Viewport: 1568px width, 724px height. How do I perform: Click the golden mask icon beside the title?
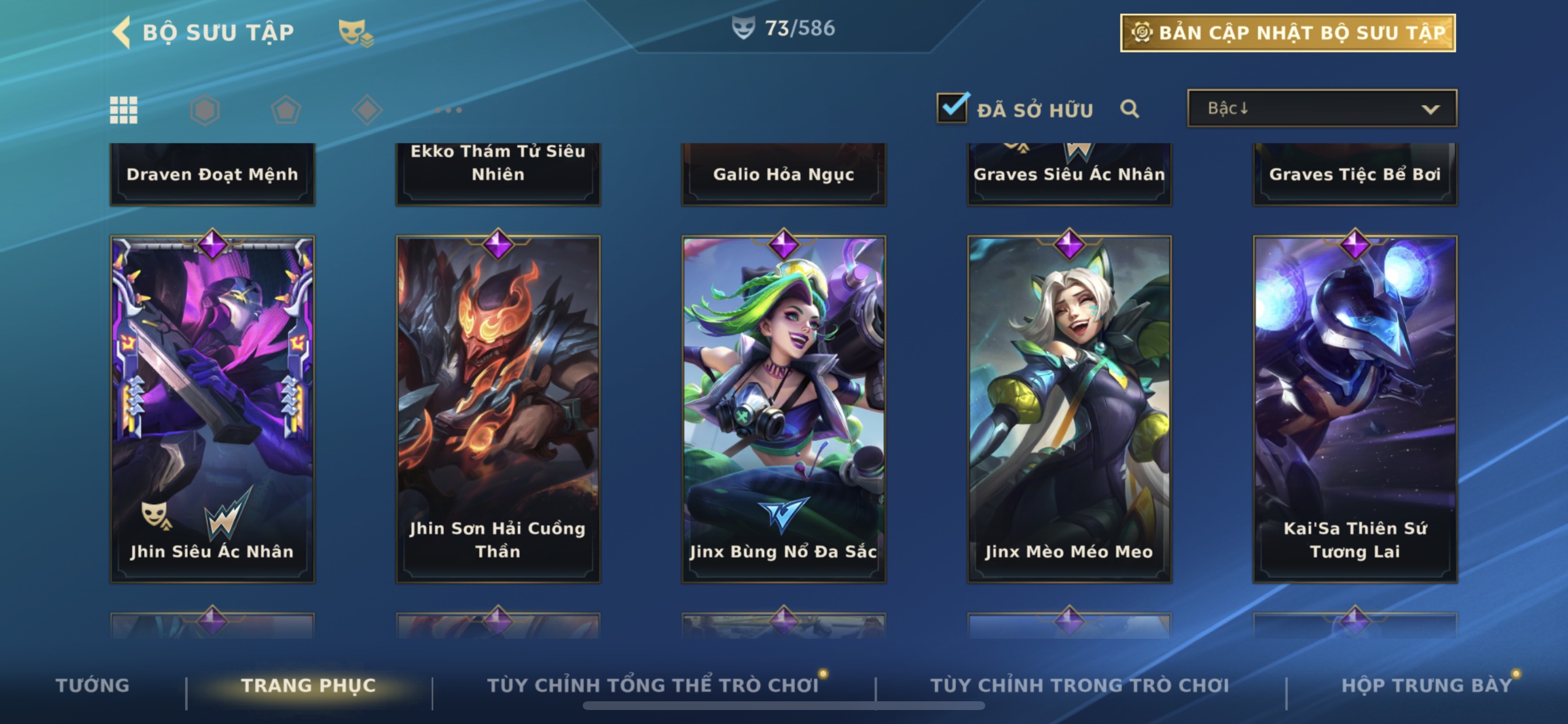point(355,32)
